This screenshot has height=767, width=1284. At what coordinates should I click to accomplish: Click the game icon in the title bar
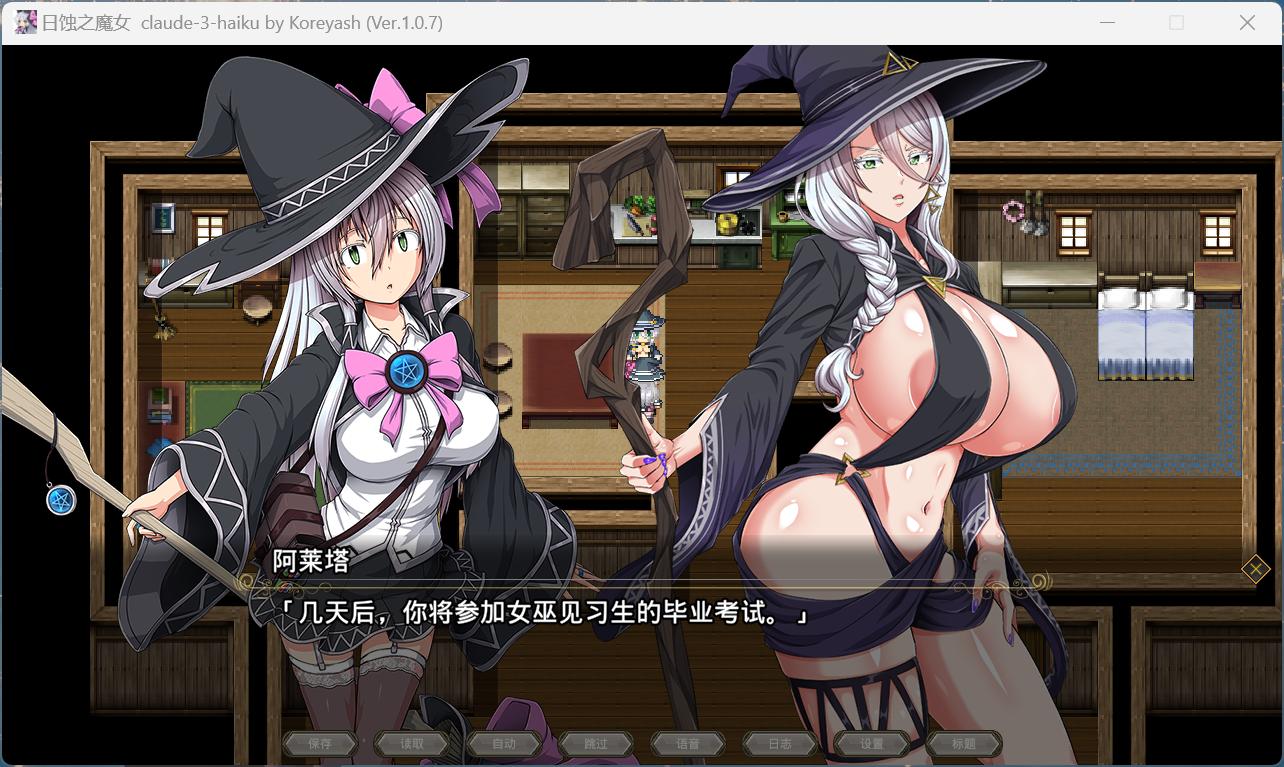point(25,21)
